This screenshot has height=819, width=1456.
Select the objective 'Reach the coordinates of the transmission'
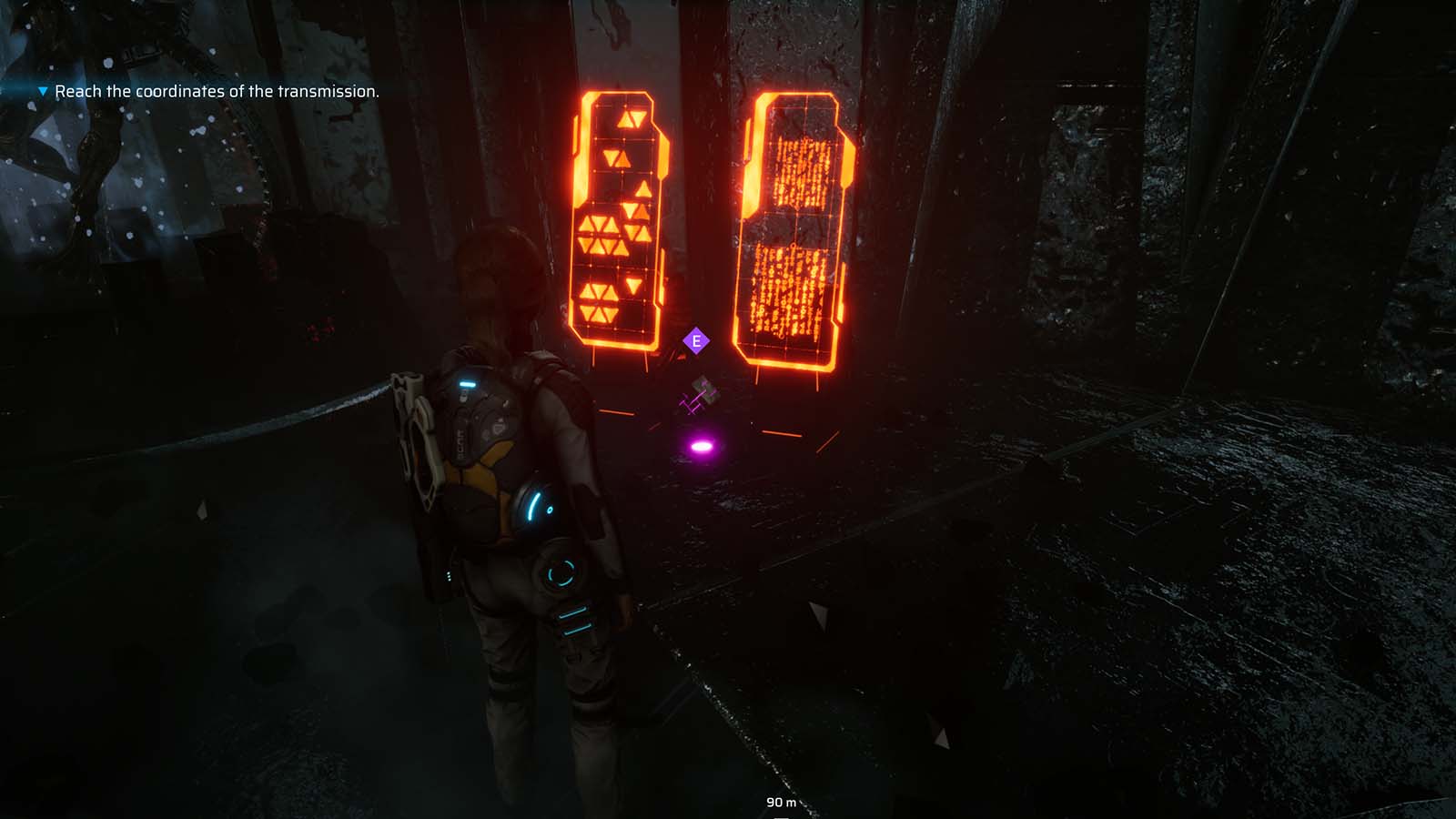click(218, 91)
